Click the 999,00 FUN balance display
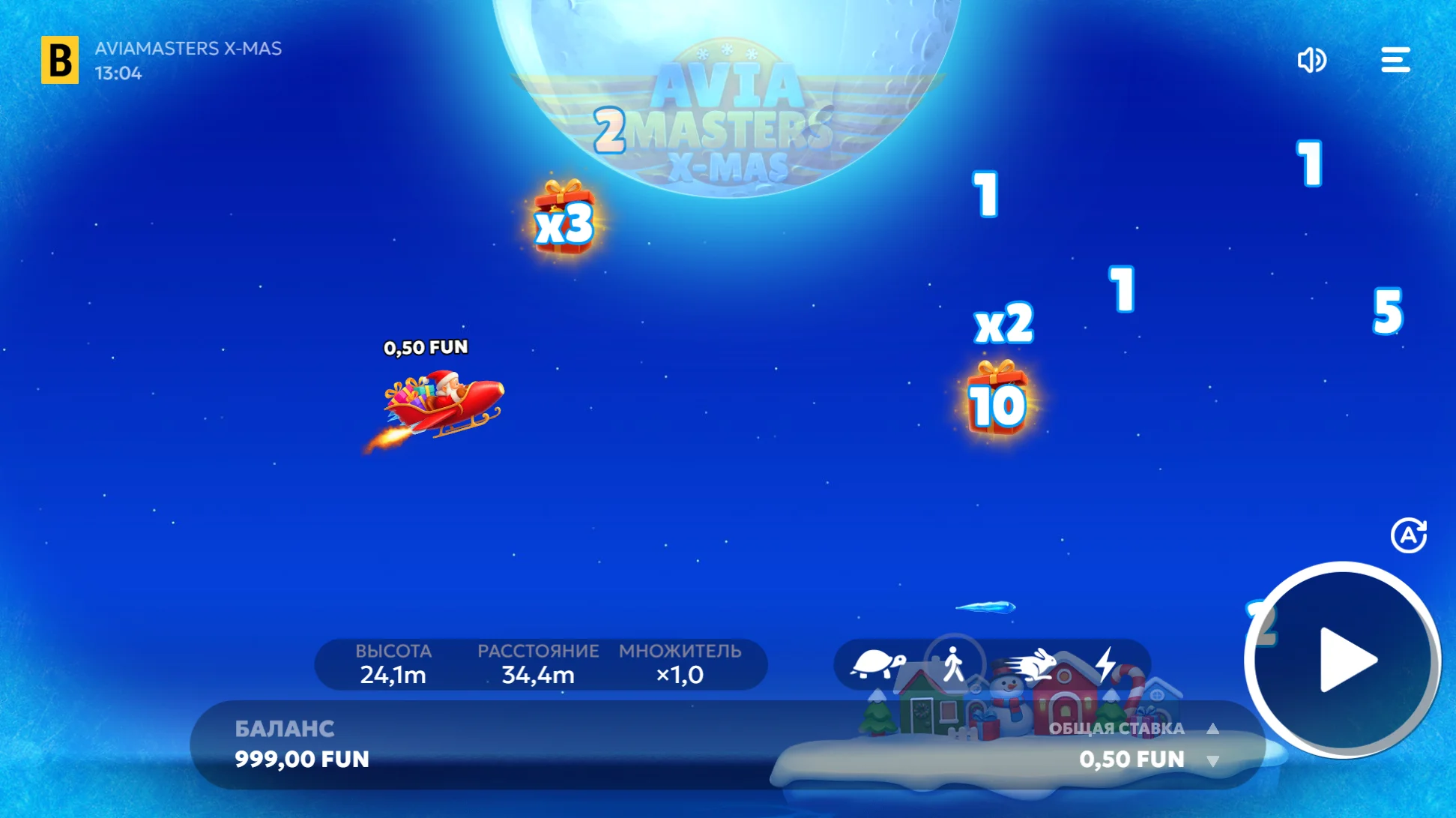This screenshot has height=818, width=1456. coord(301,760)
